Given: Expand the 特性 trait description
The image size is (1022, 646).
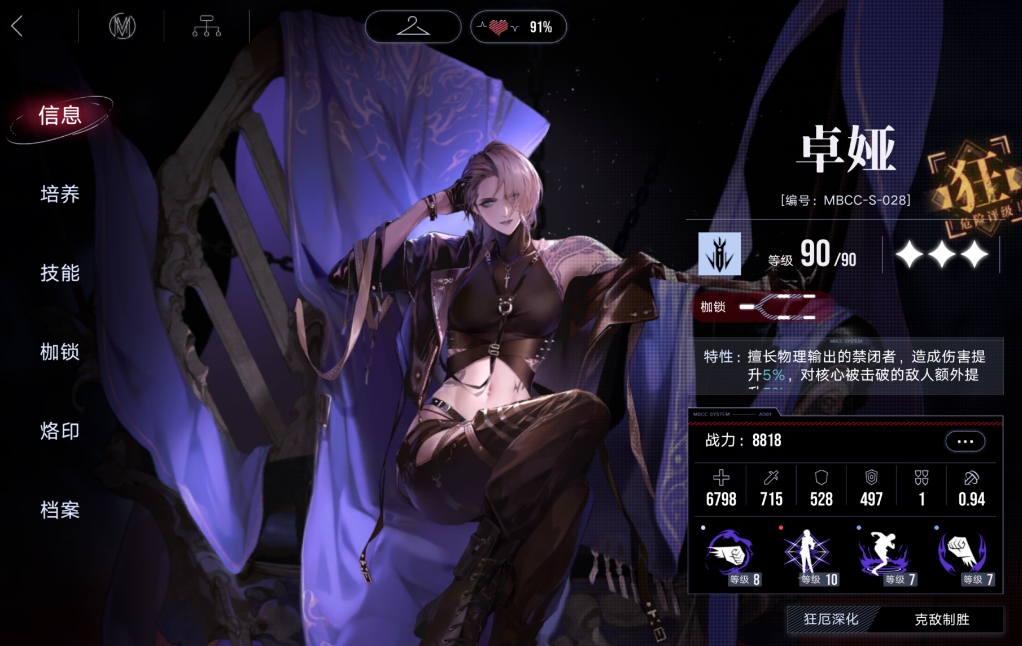Looking at the screenshot, I should pos(846,365).
